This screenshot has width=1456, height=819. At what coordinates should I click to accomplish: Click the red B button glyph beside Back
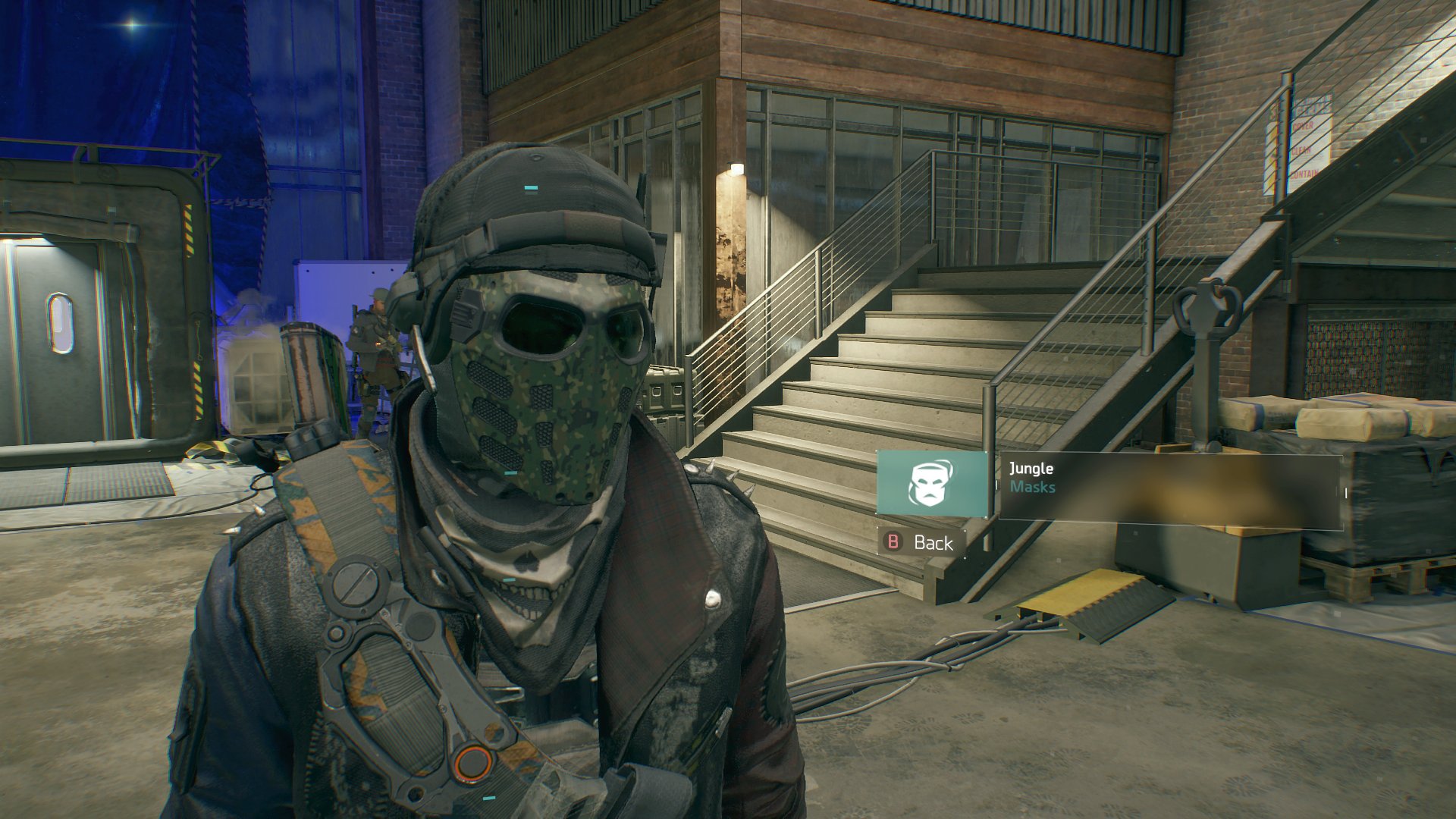pos(893,542)
